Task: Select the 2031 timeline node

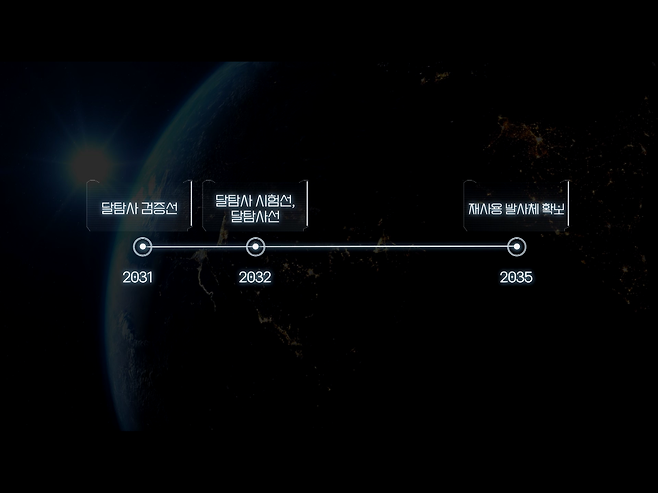Action: tap(142, 246)
